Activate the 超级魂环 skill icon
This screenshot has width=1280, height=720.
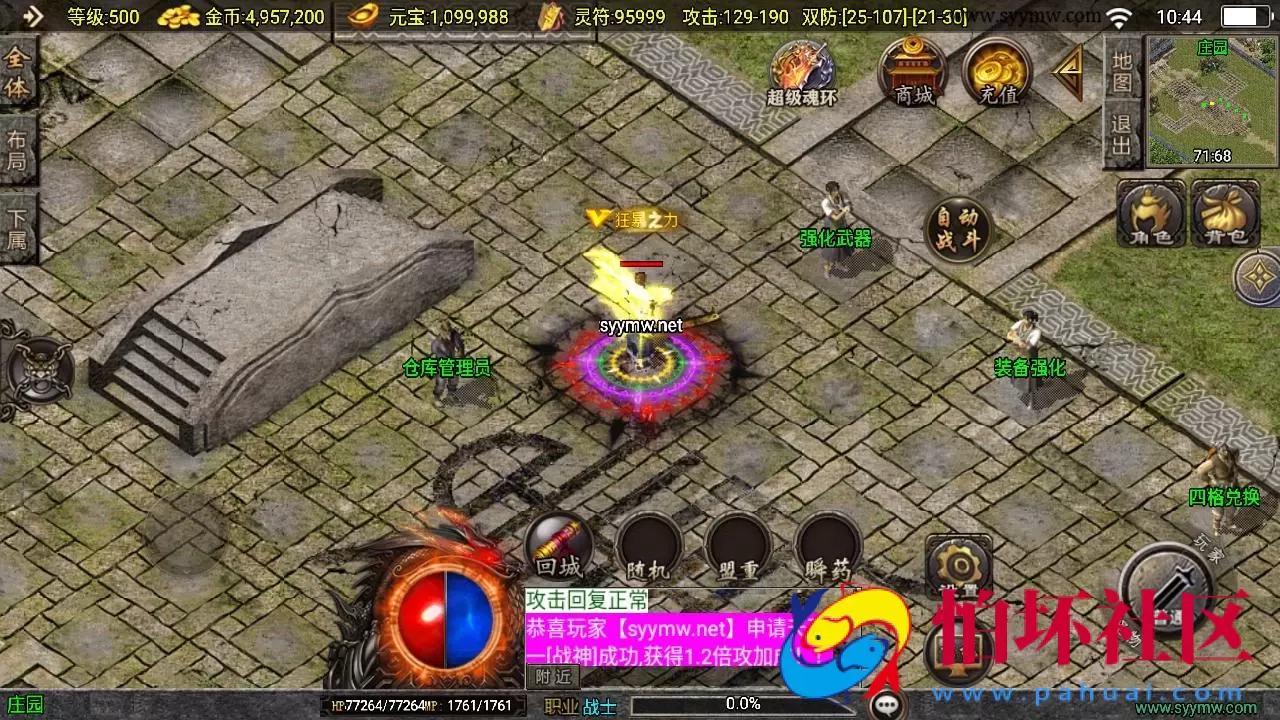pyautogui.click(x=800, y=70)
